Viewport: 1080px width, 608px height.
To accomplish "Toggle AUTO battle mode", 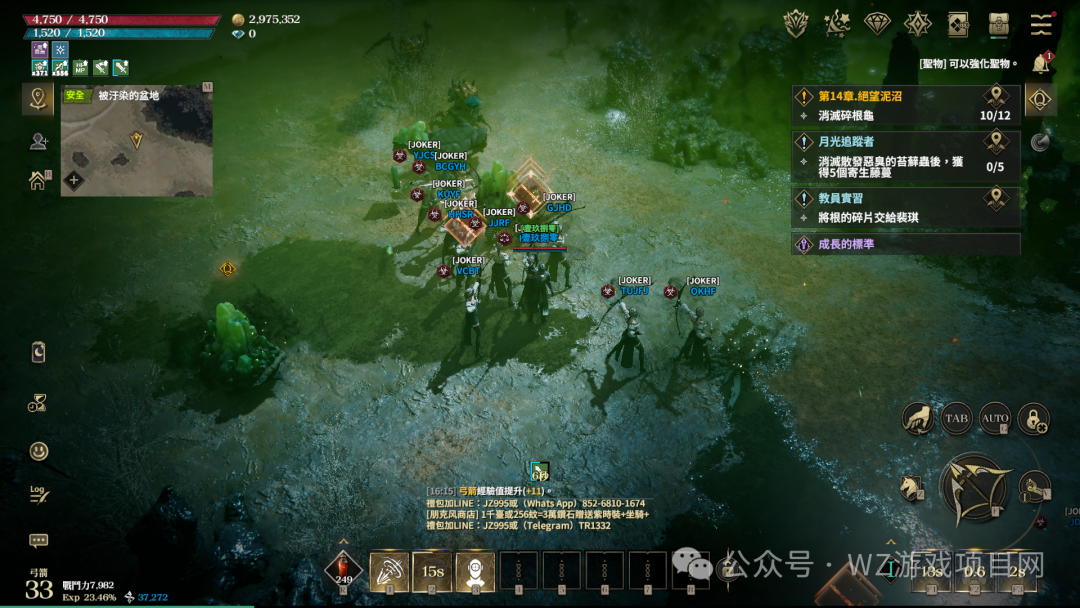I will 995,419.
